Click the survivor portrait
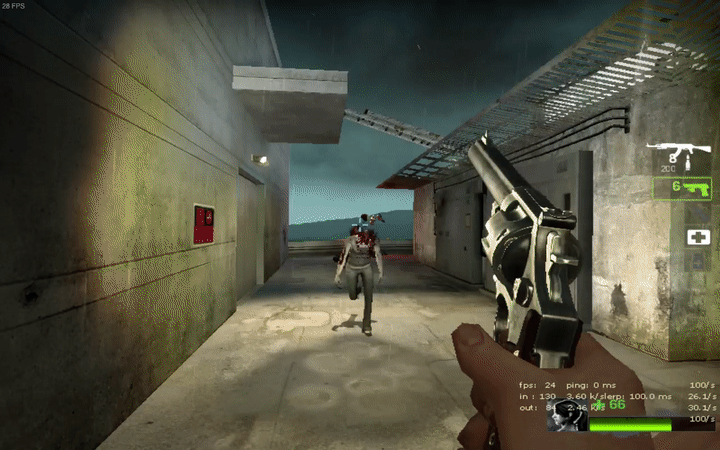This screenshot has height=450, width=720. click(565, 420)
